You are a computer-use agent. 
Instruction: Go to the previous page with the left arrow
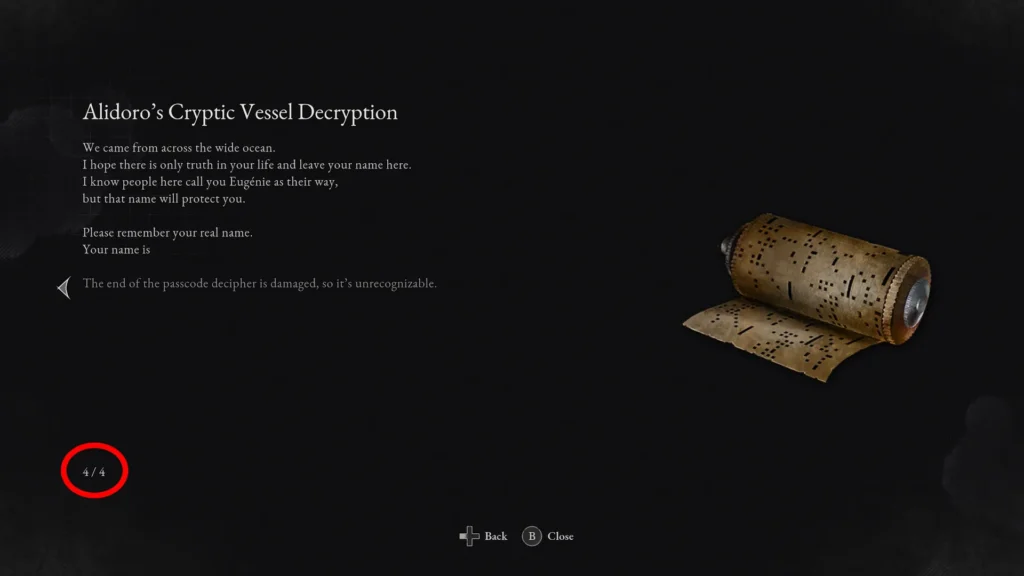click(64, 289)
